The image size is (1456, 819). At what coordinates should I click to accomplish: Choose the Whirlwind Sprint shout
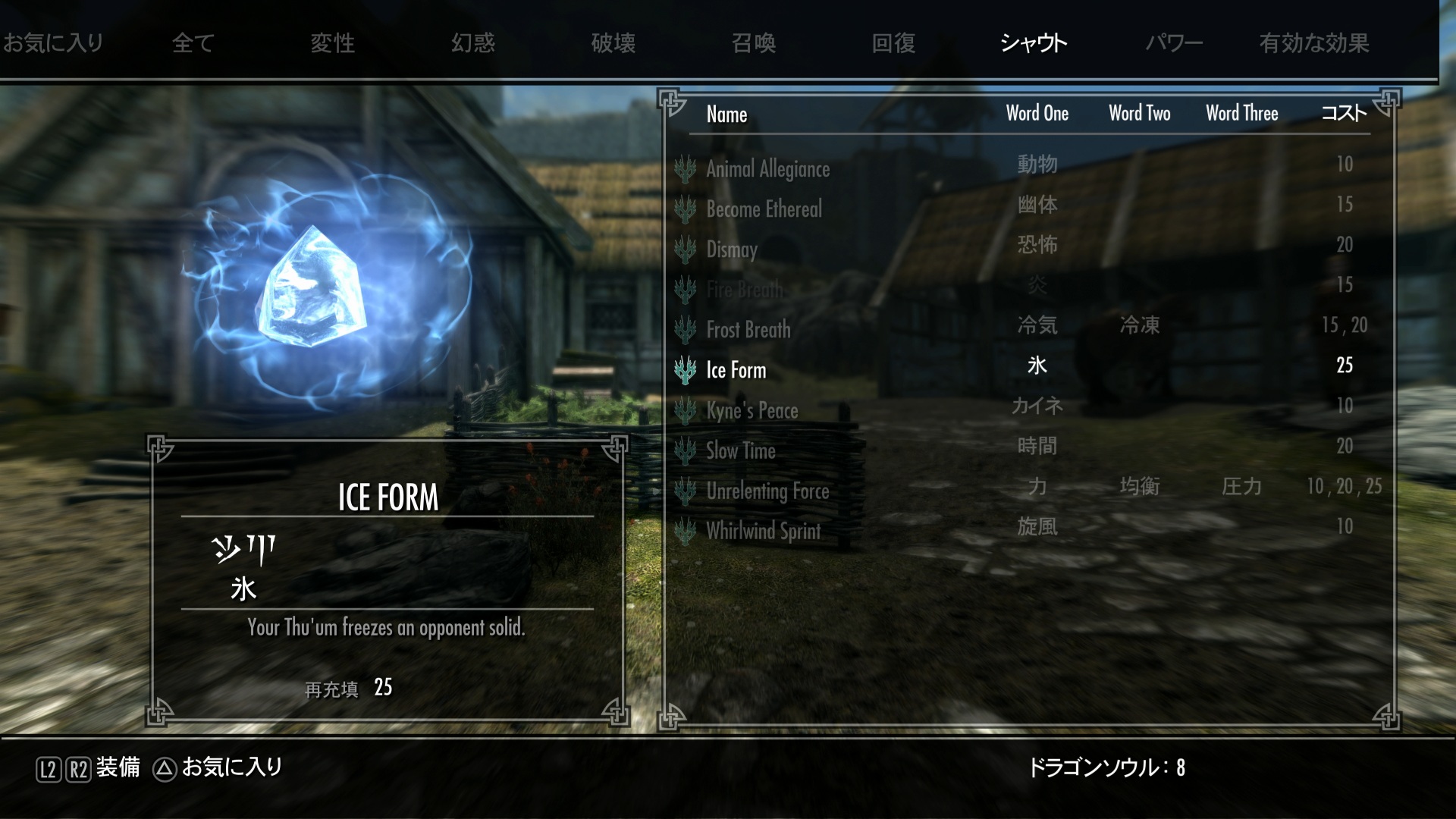763,531
